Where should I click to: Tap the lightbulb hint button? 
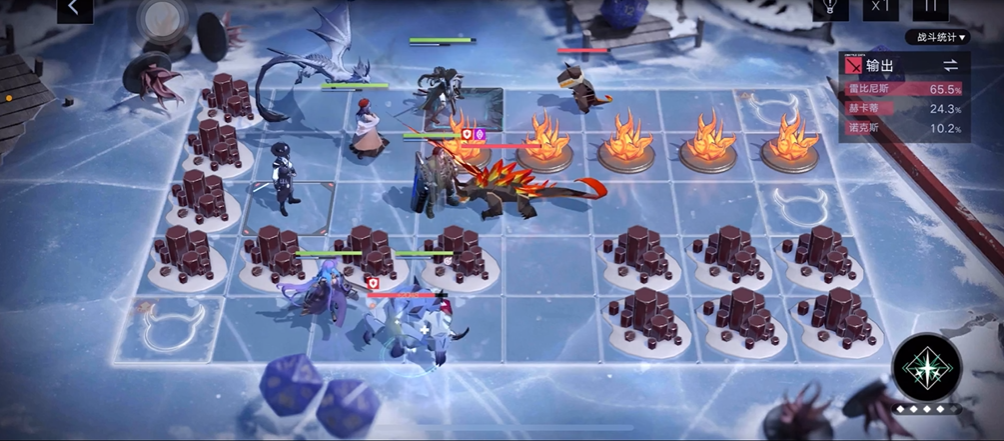[828, 7]
